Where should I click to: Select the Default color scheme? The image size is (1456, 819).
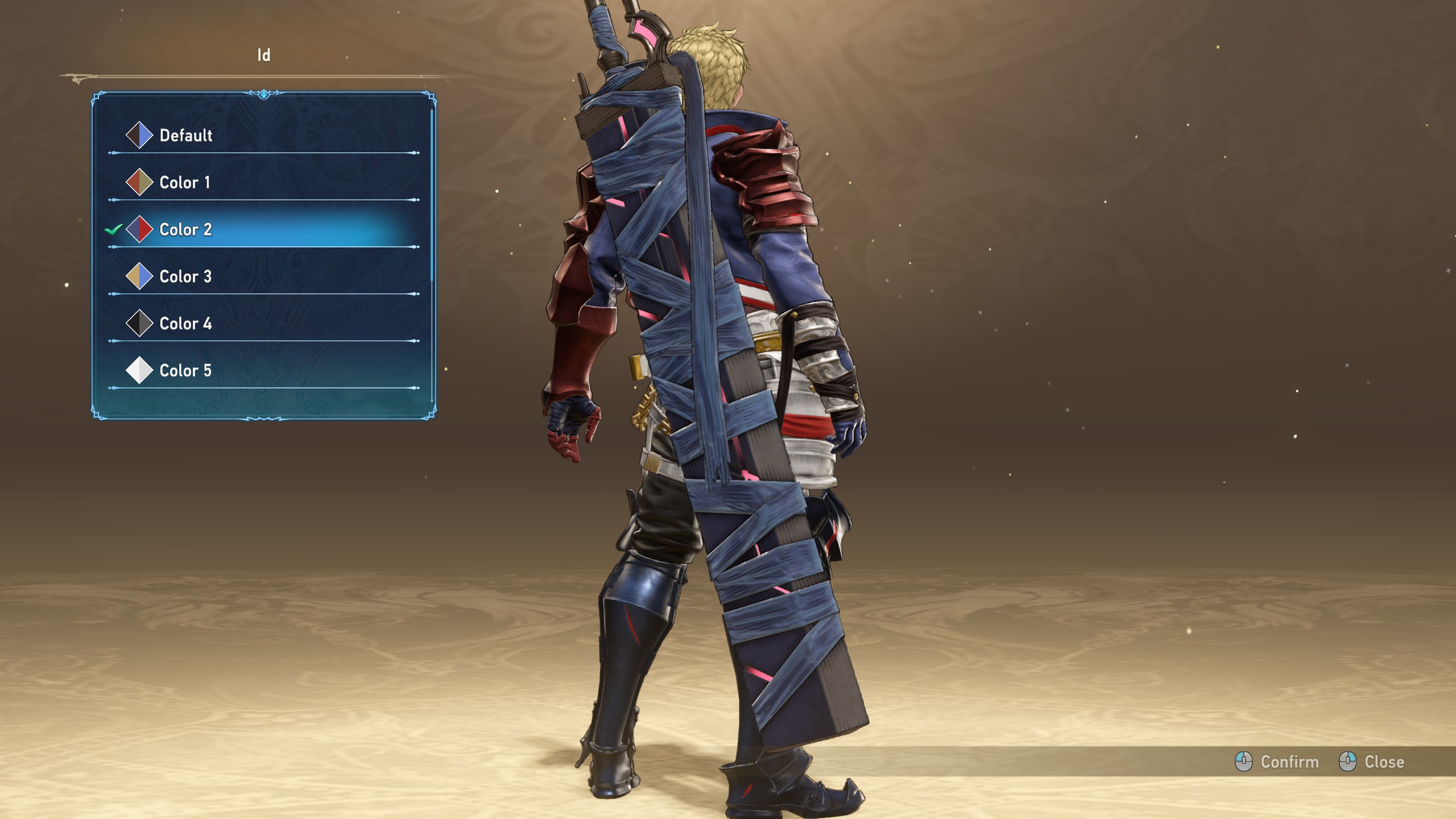(x=185, y=135)
